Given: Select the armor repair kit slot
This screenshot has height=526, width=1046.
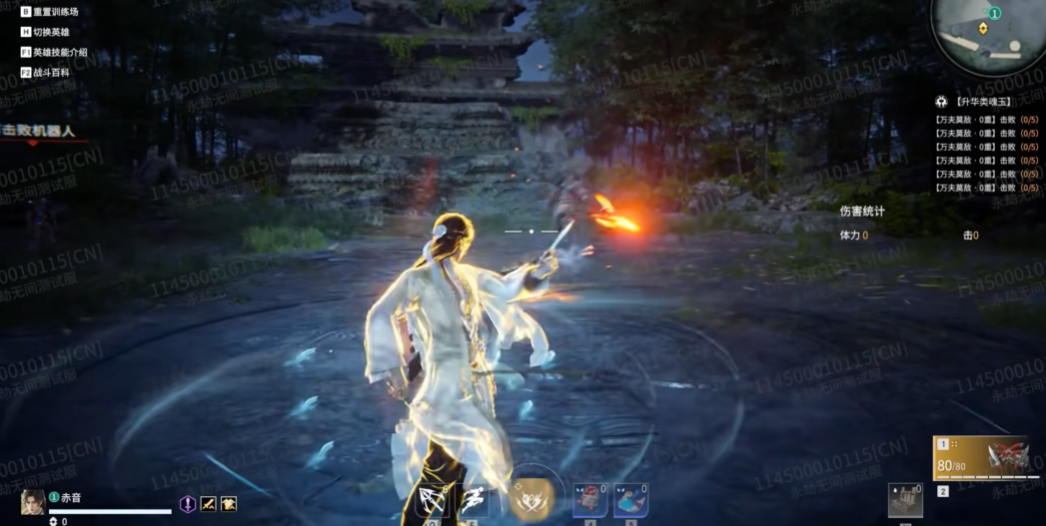Looking at the screenshot, I should click(905, 499).
